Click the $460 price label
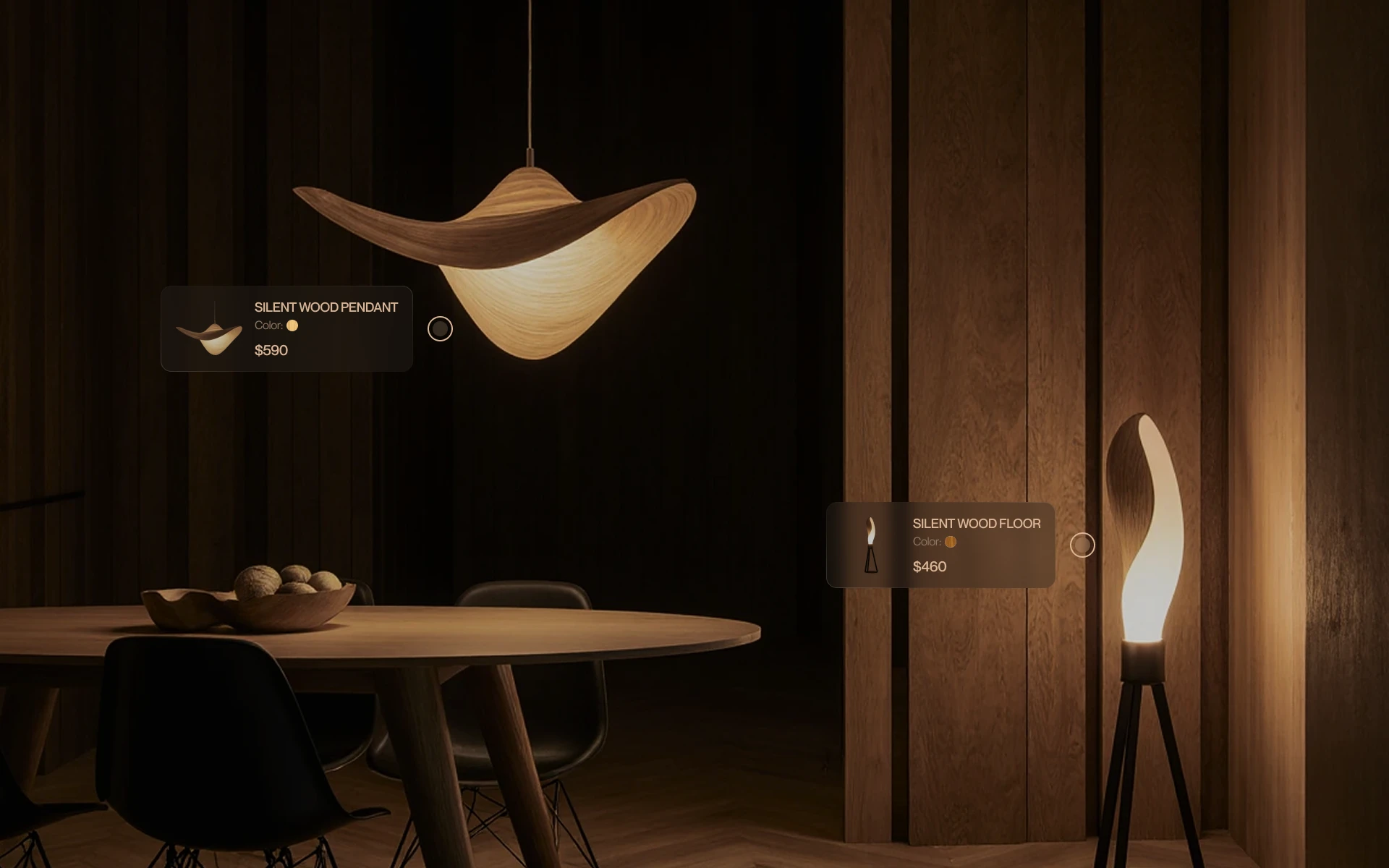The height and width of the screenshot is (868, 1389). click(929, 567)
